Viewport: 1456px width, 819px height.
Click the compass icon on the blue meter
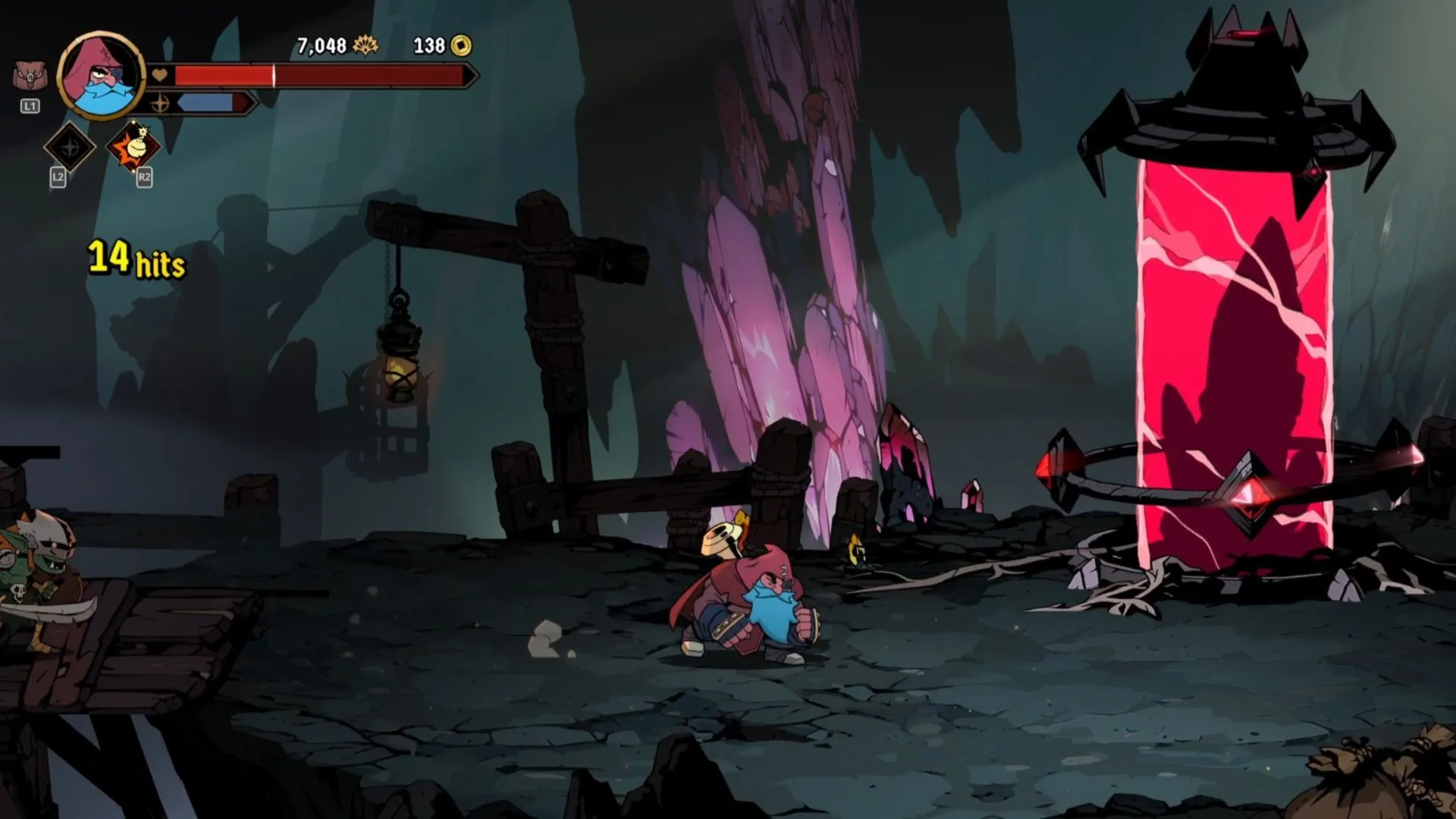tap(162, 105)
